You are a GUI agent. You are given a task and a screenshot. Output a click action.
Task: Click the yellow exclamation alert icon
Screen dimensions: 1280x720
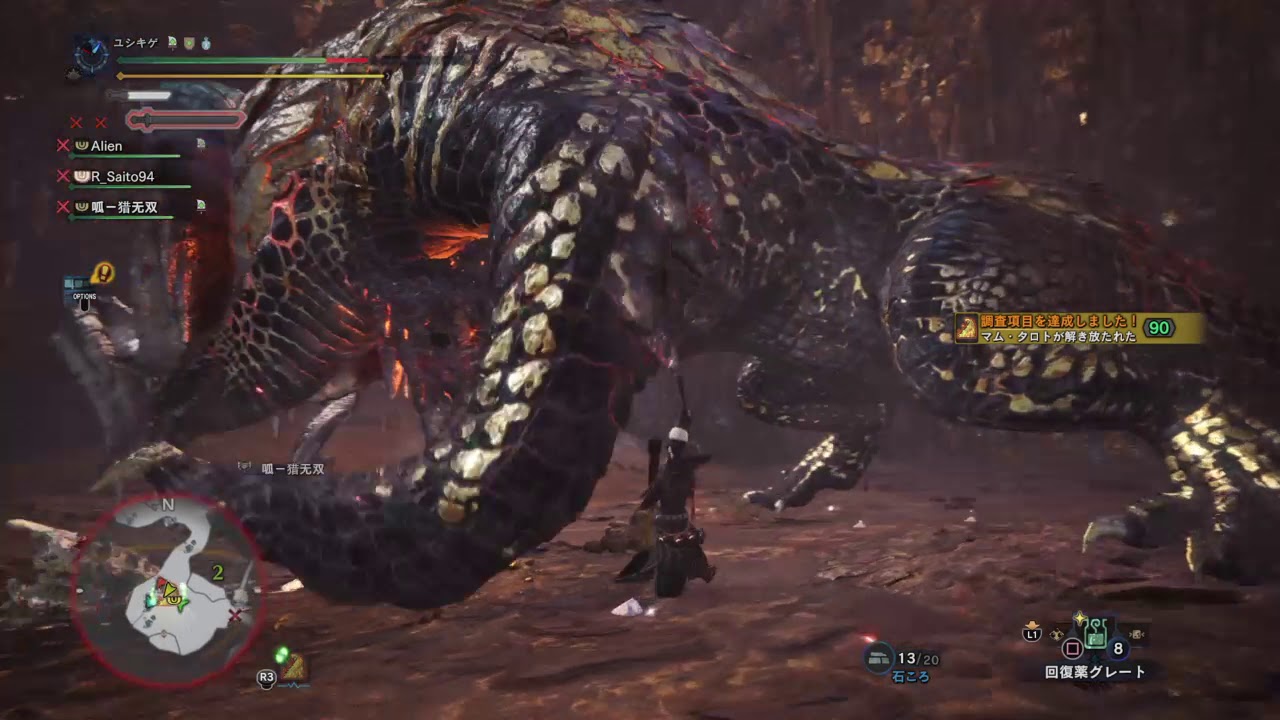pos(102,272)
